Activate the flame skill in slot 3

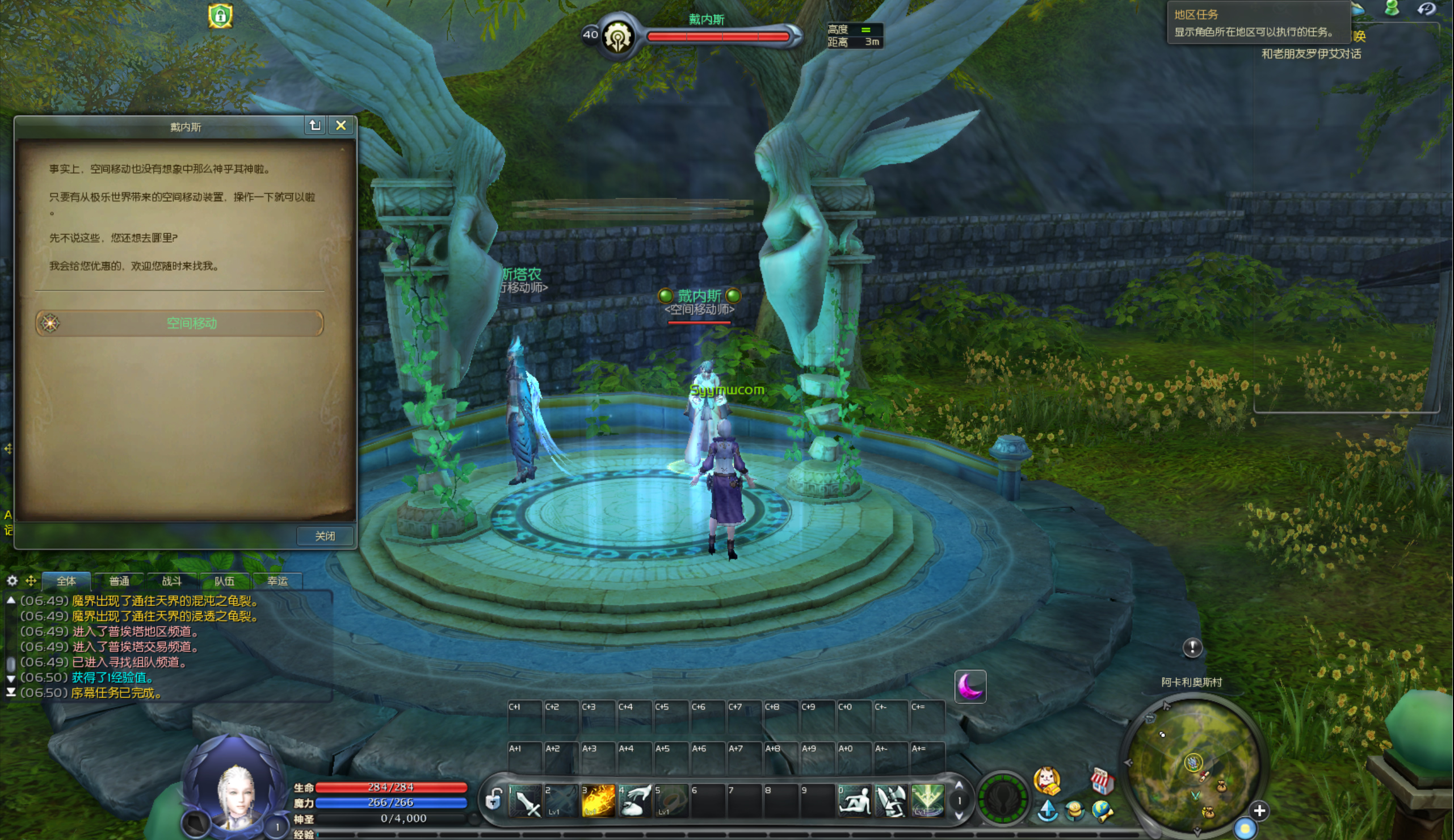pyautogui.click(x=598, y=801)
